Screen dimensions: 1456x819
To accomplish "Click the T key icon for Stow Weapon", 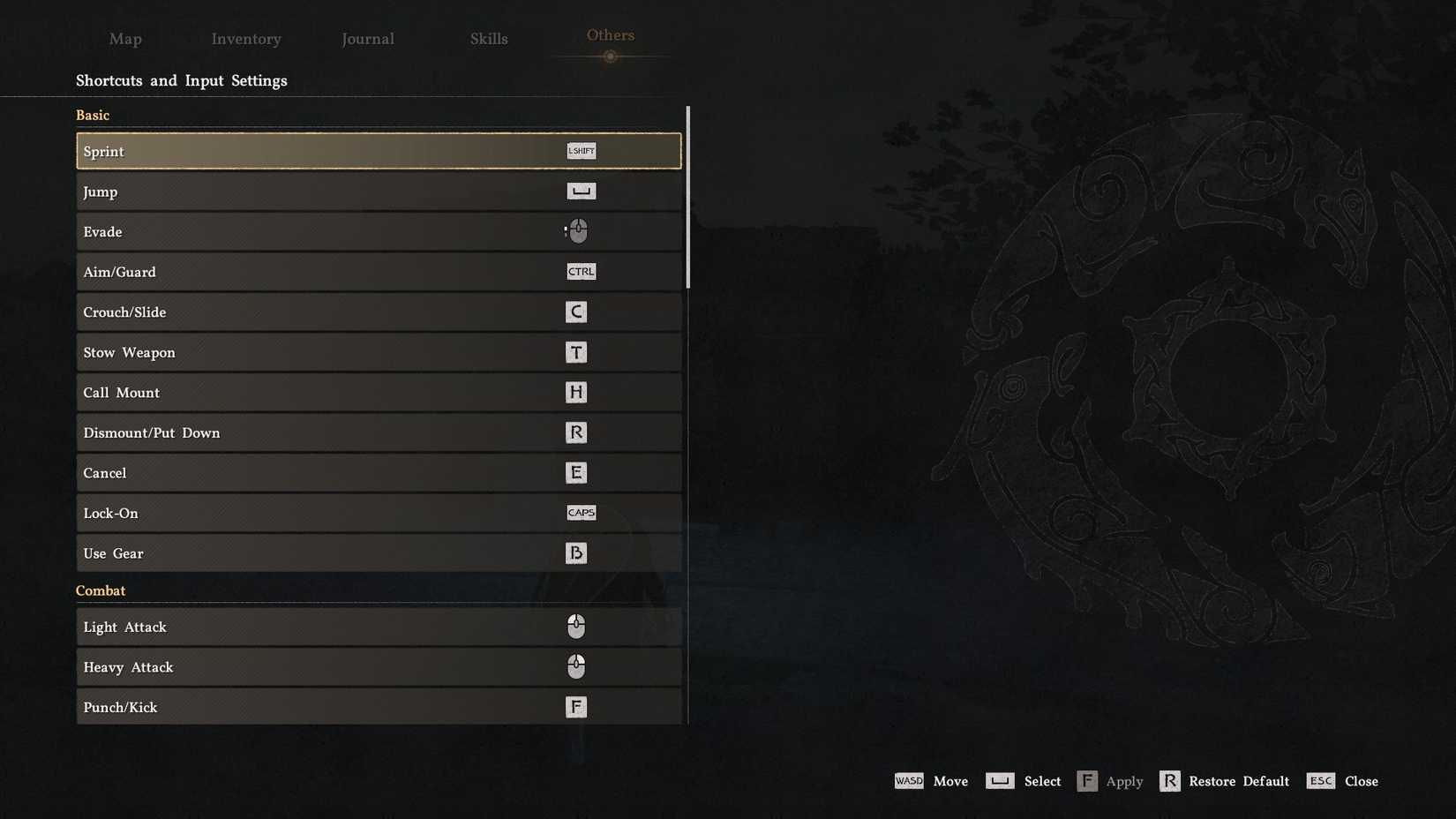I will (x=576, y=351).
